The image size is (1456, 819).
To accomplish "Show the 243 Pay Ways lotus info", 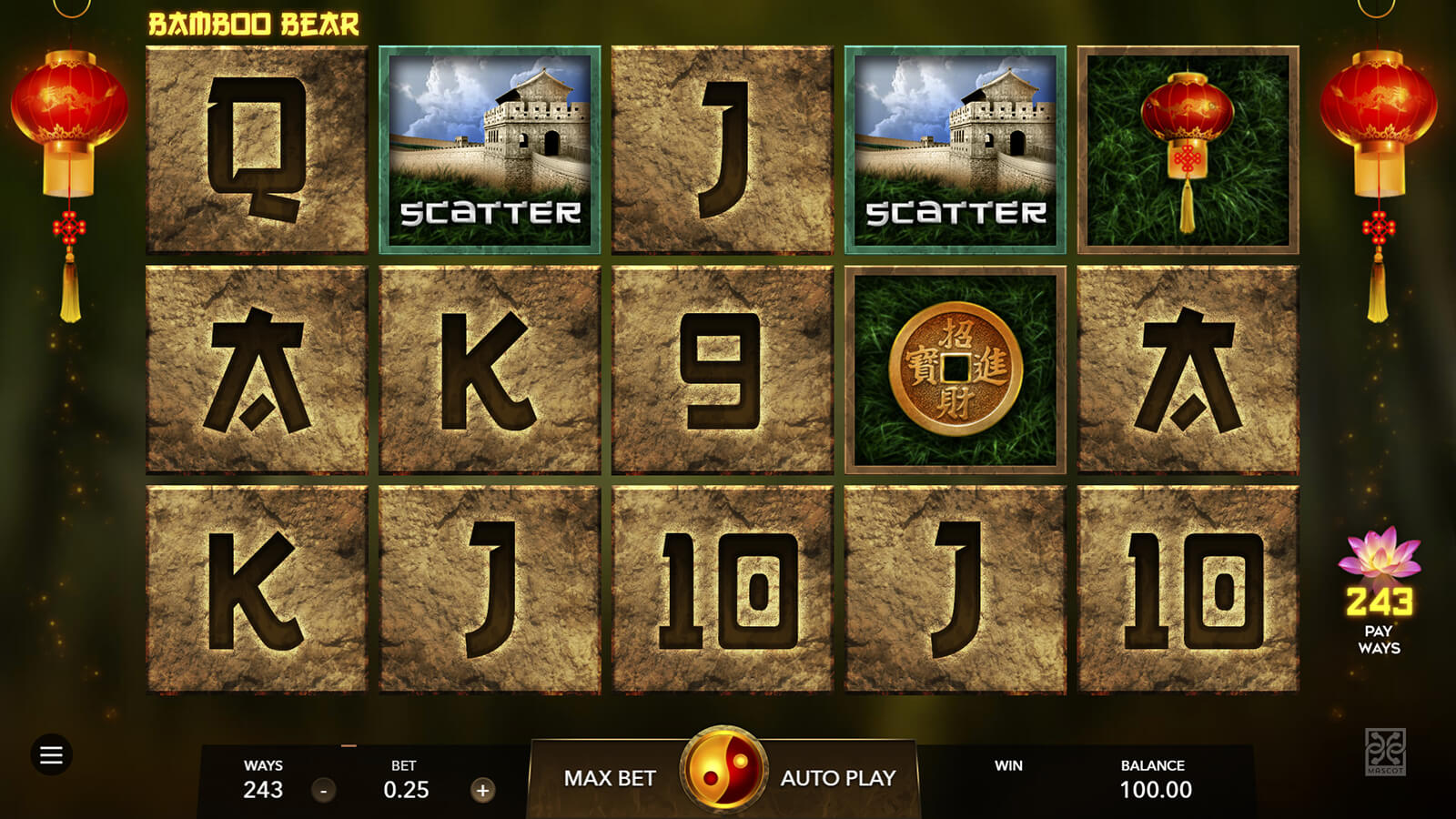I will 1379,590.
